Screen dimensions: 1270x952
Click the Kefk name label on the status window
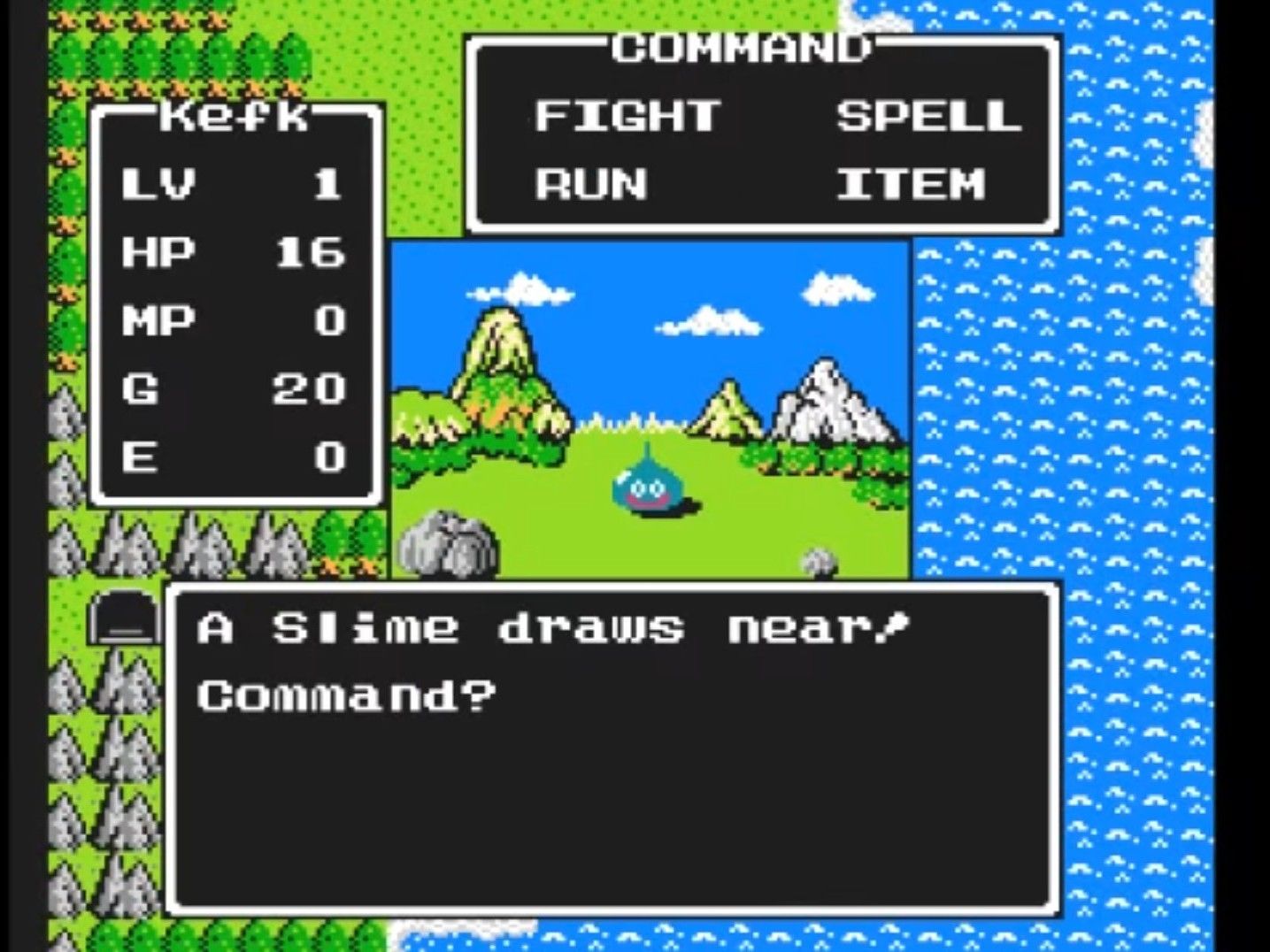[x=235, y=116]
